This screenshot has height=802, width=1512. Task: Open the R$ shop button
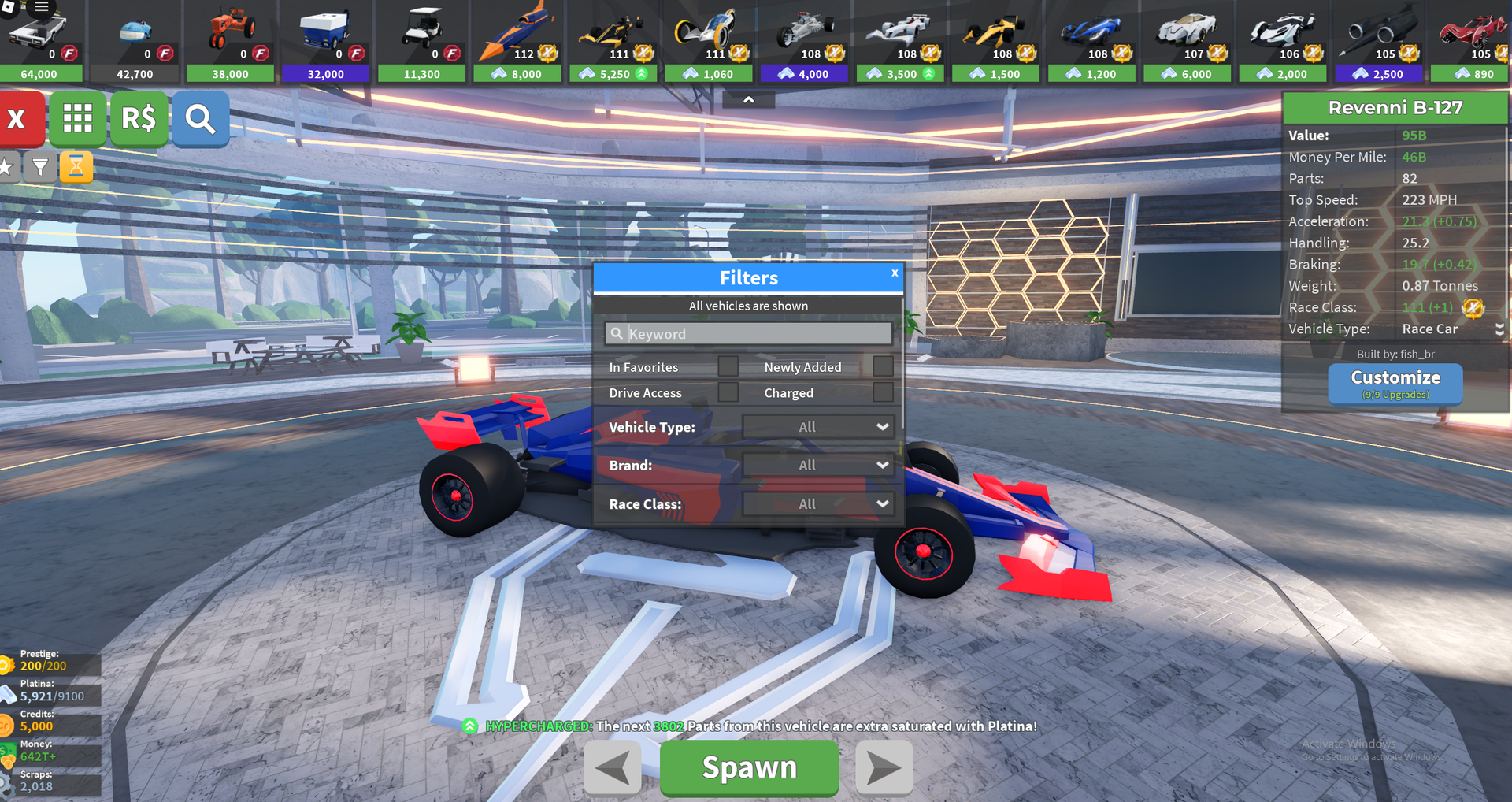(x=139, y=119)
